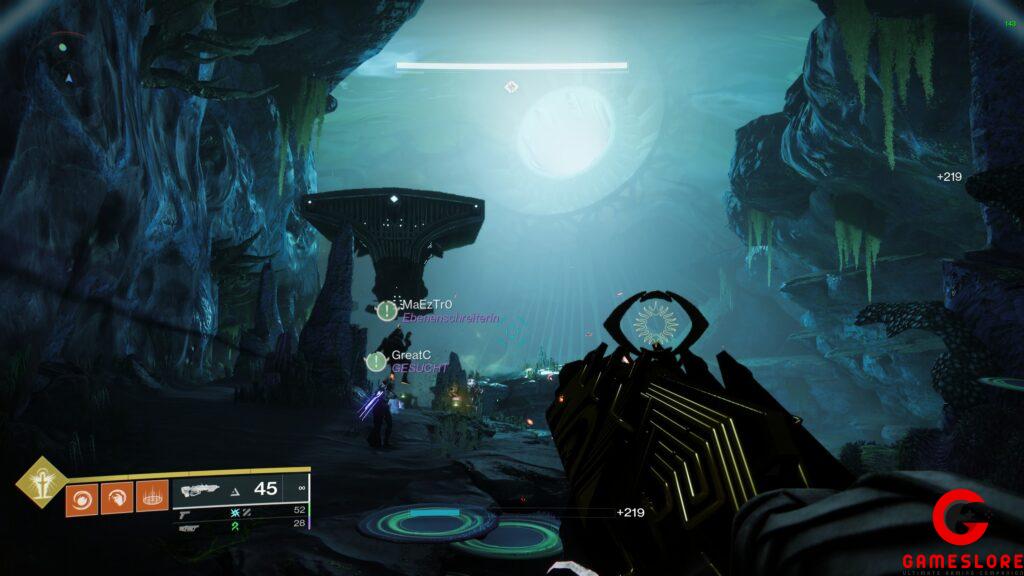Viewport: 1024px width, 576px height.
Task: Trigger the melee fist ability icon
Action: pos(116,497)
